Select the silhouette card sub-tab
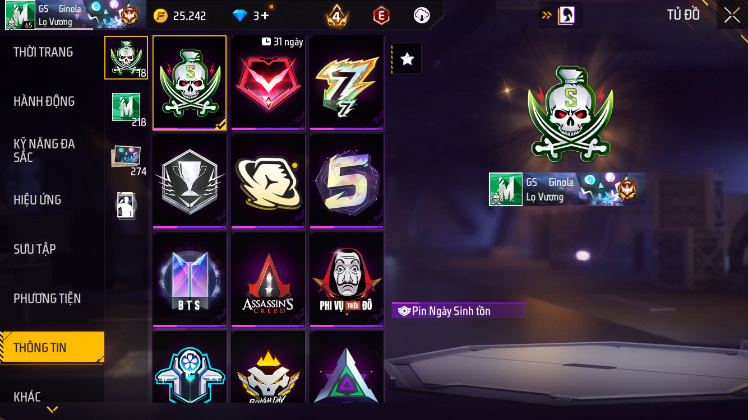The image size is (748, 420). click(x=126, y=205)
